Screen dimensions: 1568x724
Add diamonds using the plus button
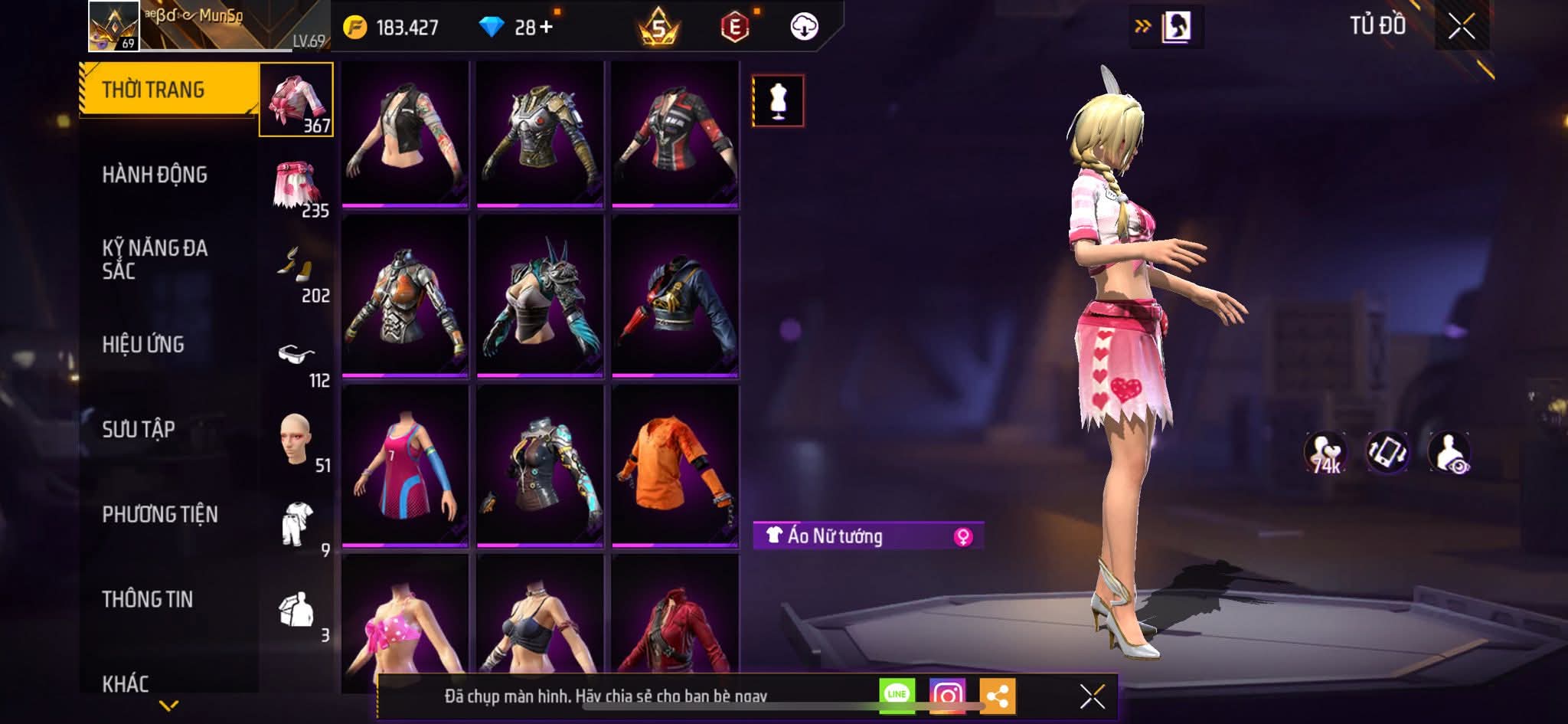[x=546, y=28]
